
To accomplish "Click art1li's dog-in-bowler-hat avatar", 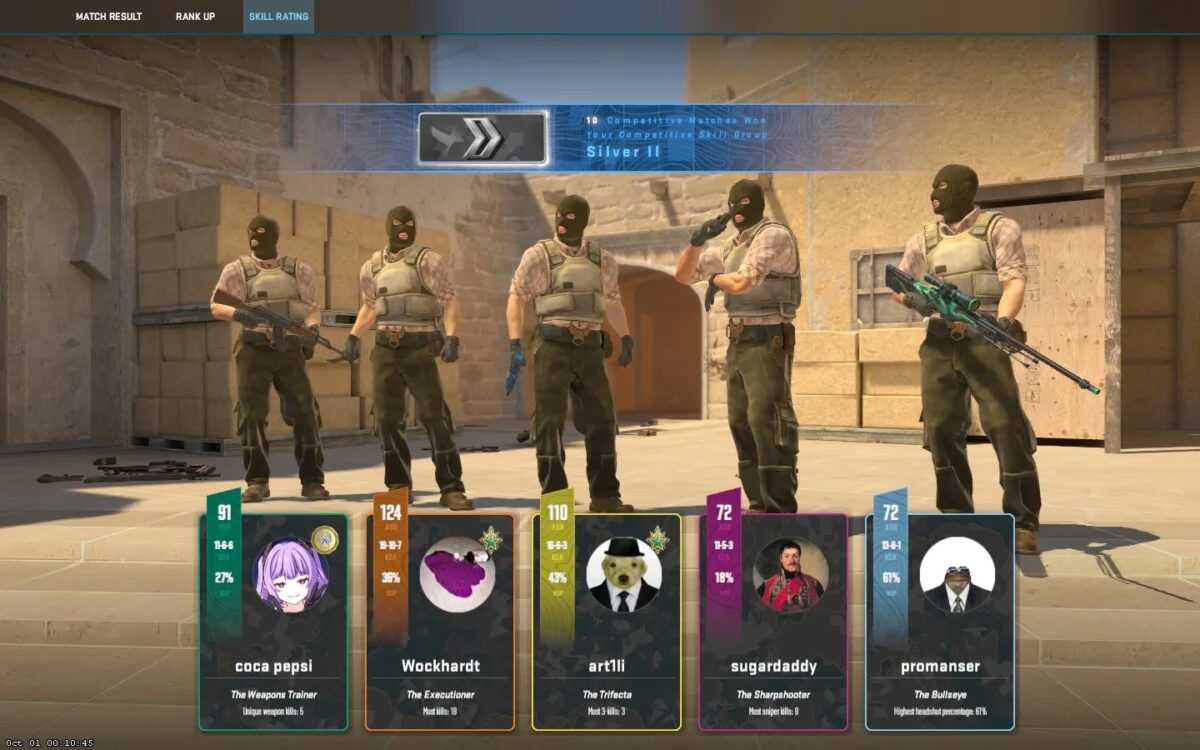I will pyautogui.click(x=624, y=574).
